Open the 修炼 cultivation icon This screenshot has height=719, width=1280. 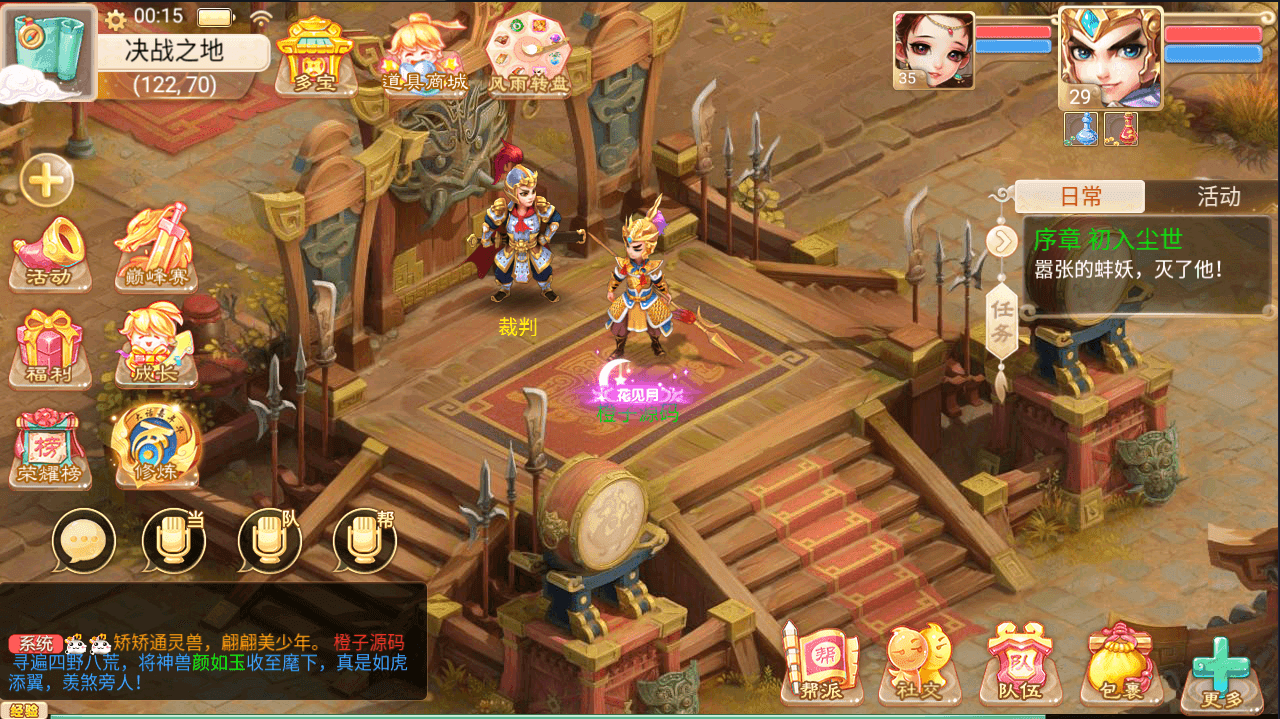coord(155,445)
